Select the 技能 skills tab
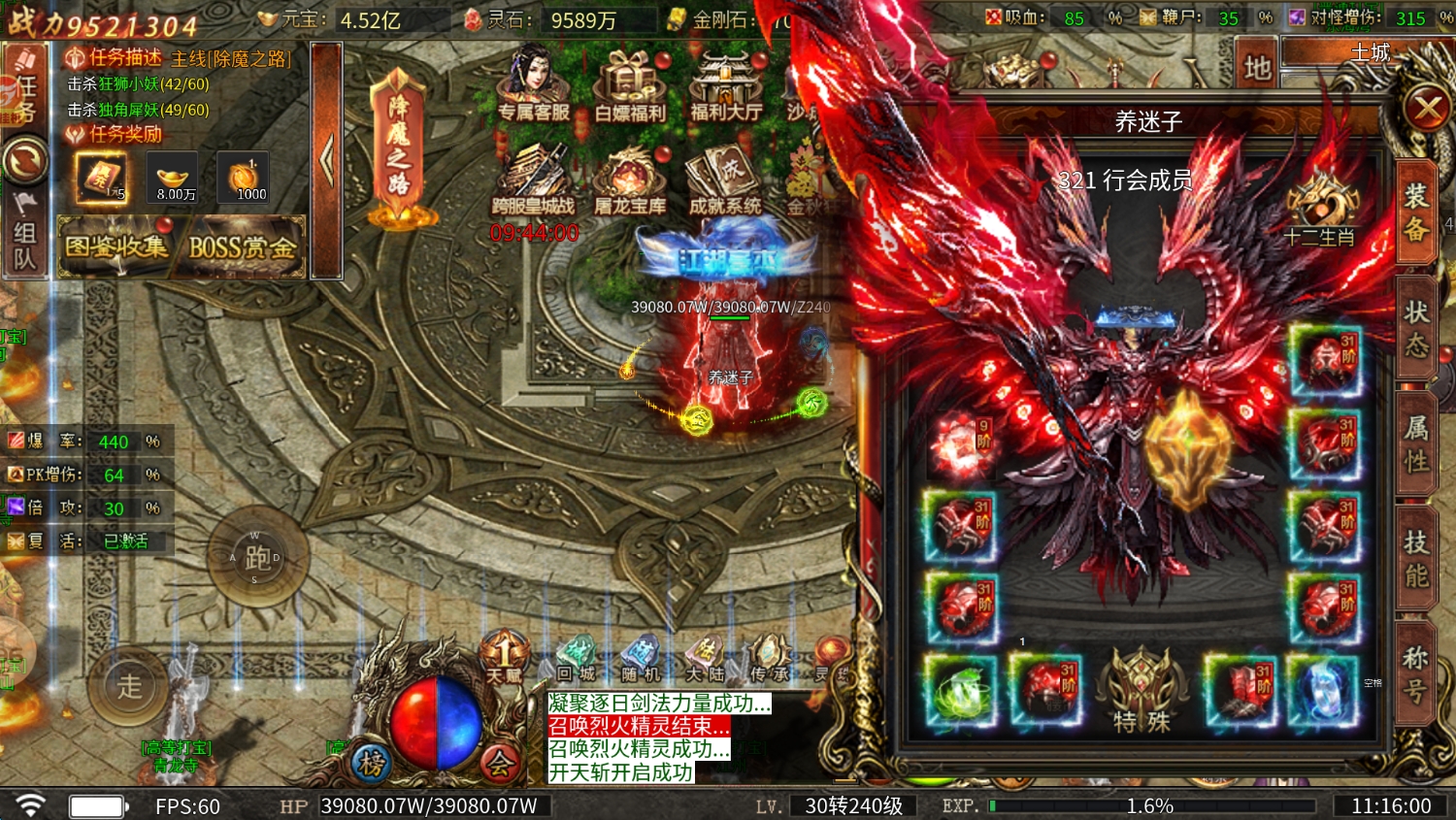This screenshot has height=820, width=1456. tap(1416, 558)
